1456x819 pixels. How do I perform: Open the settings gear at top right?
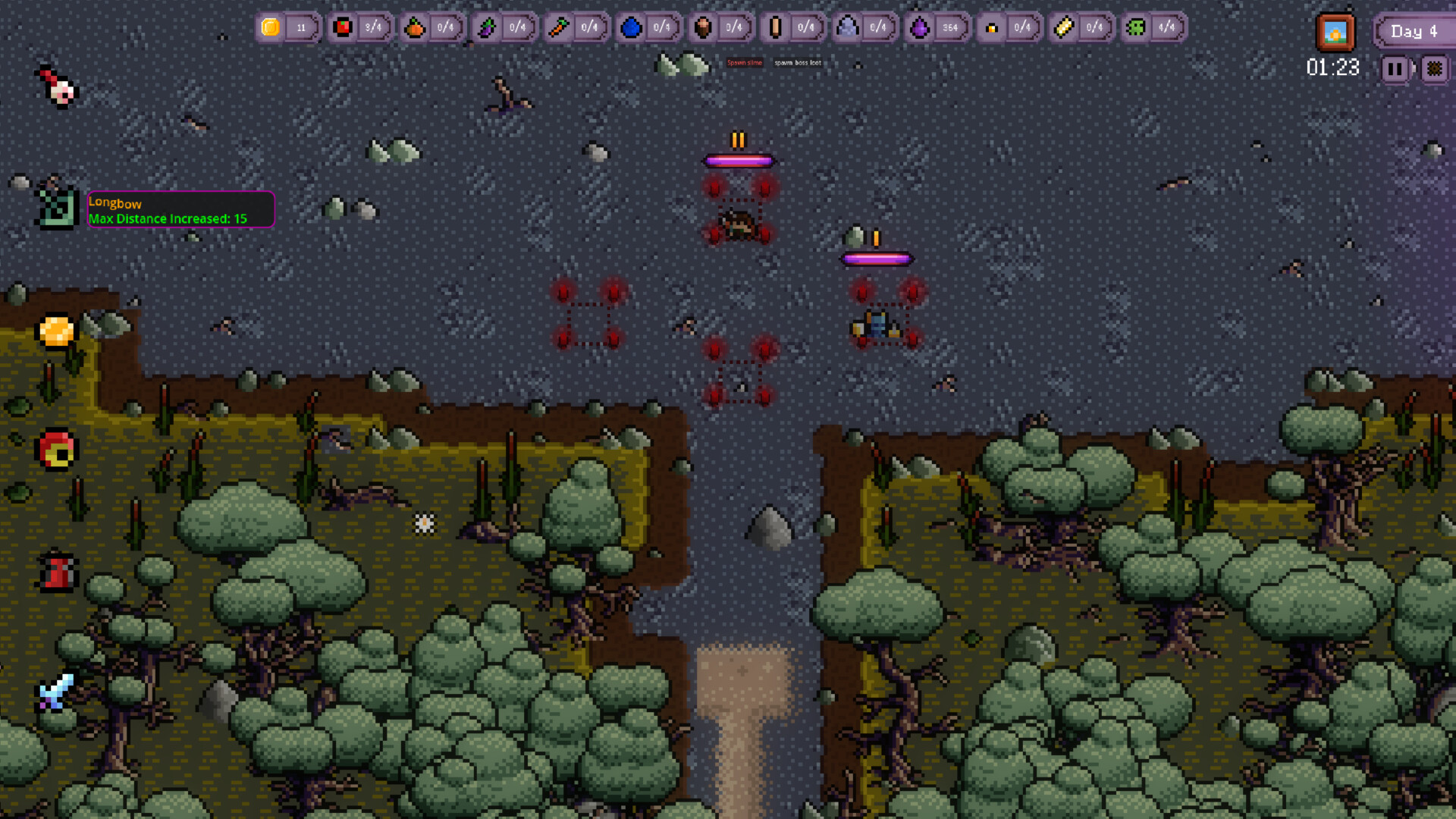1436,69
